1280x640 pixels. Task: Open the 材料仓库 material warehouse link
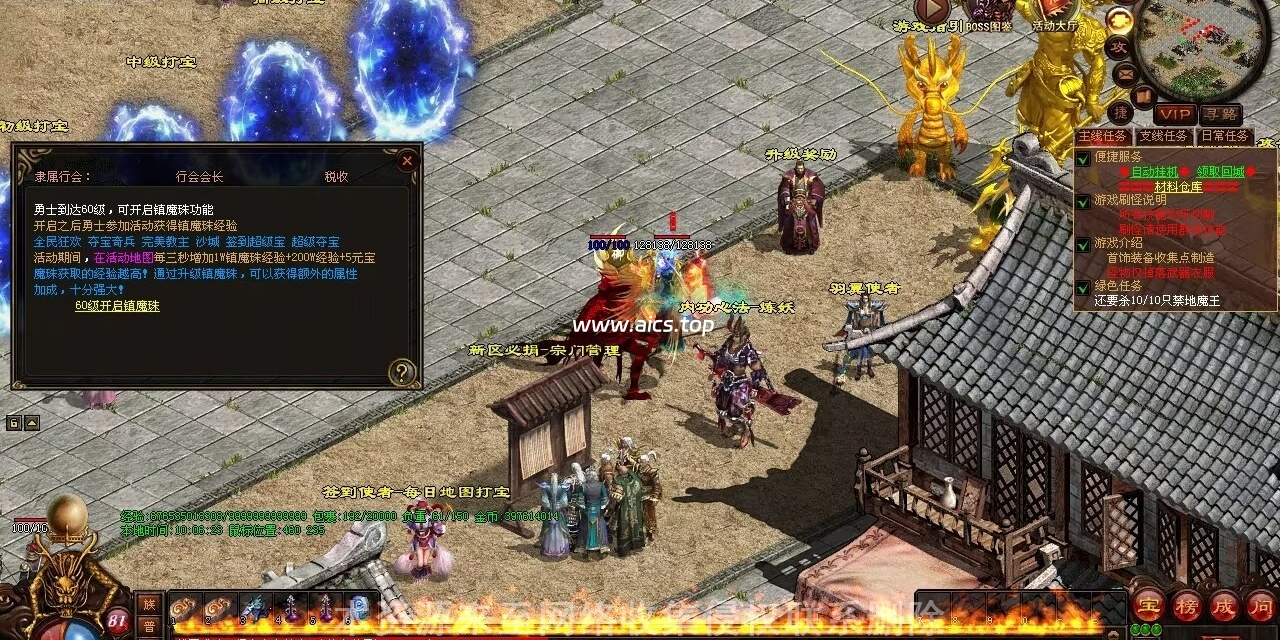click(x=1179, y=187)
